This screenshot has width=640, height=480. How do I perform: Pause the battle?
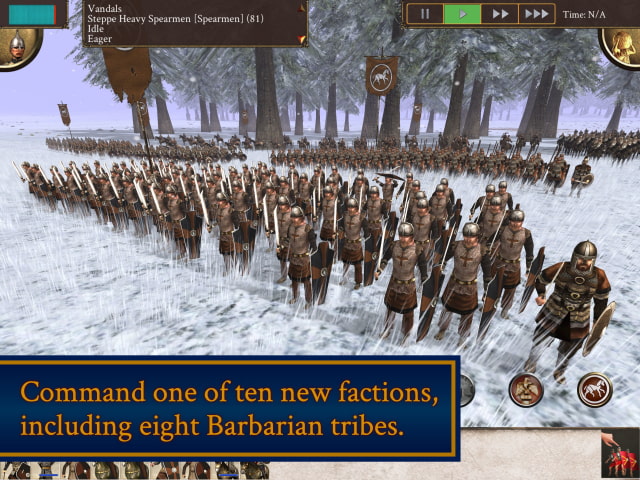424,14
